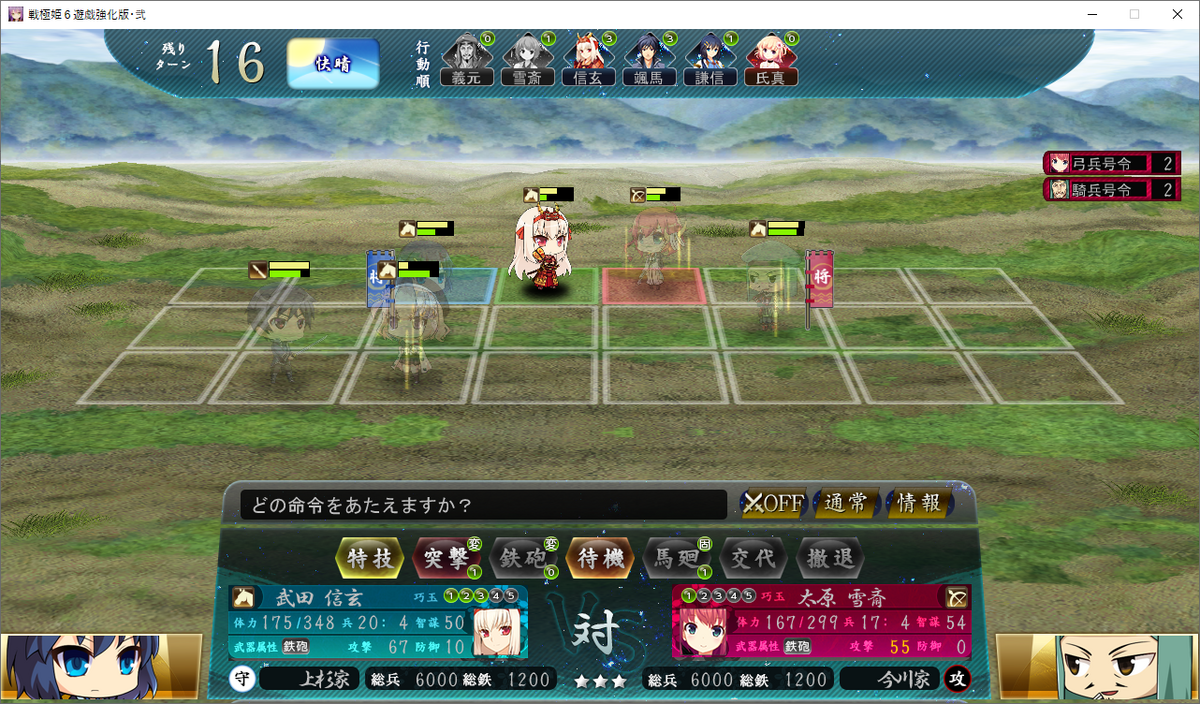Open the 情報 information panel

[919, 503]
